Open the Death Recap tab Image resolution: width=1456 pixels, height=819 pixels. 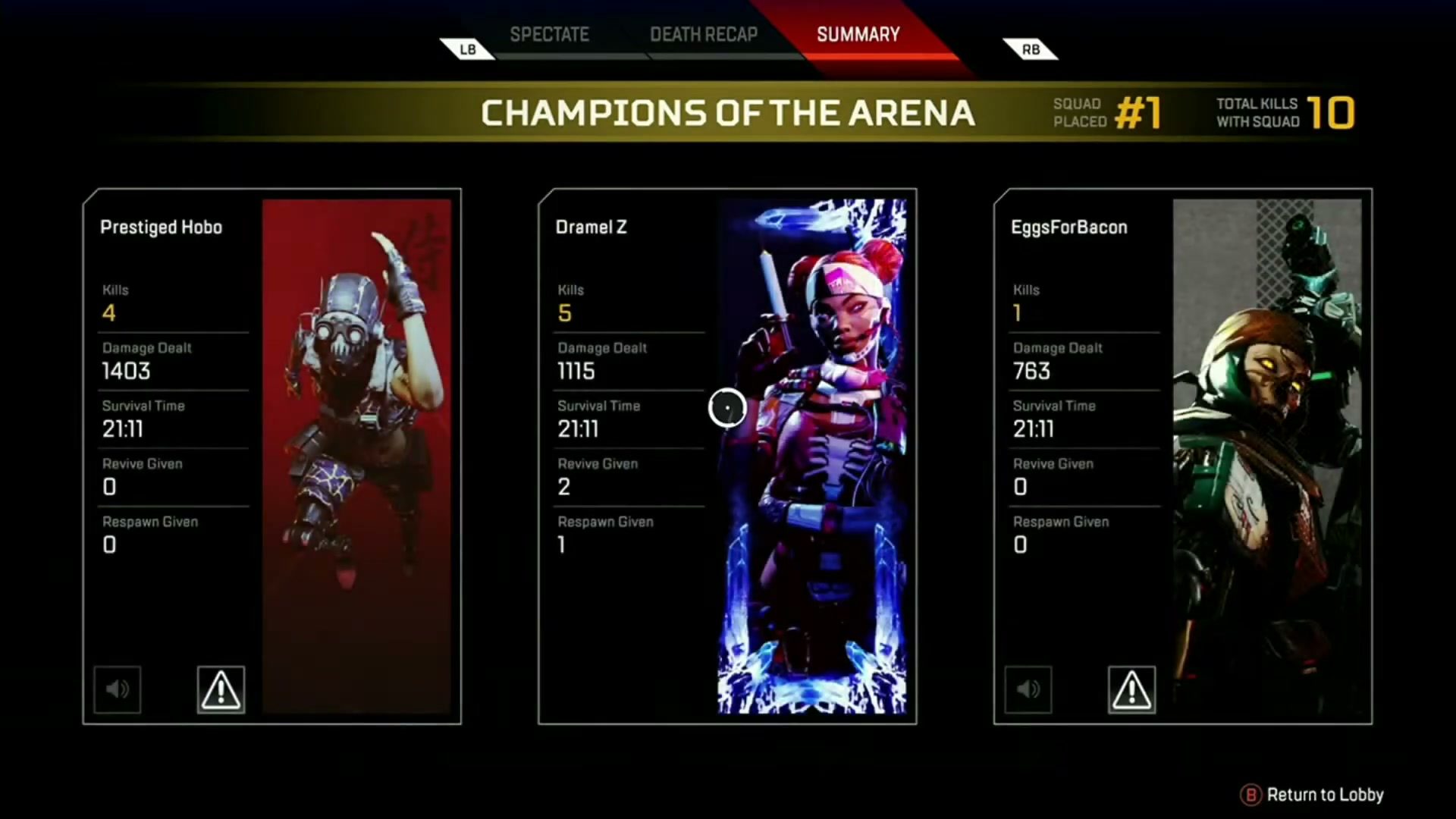[704, 35]
